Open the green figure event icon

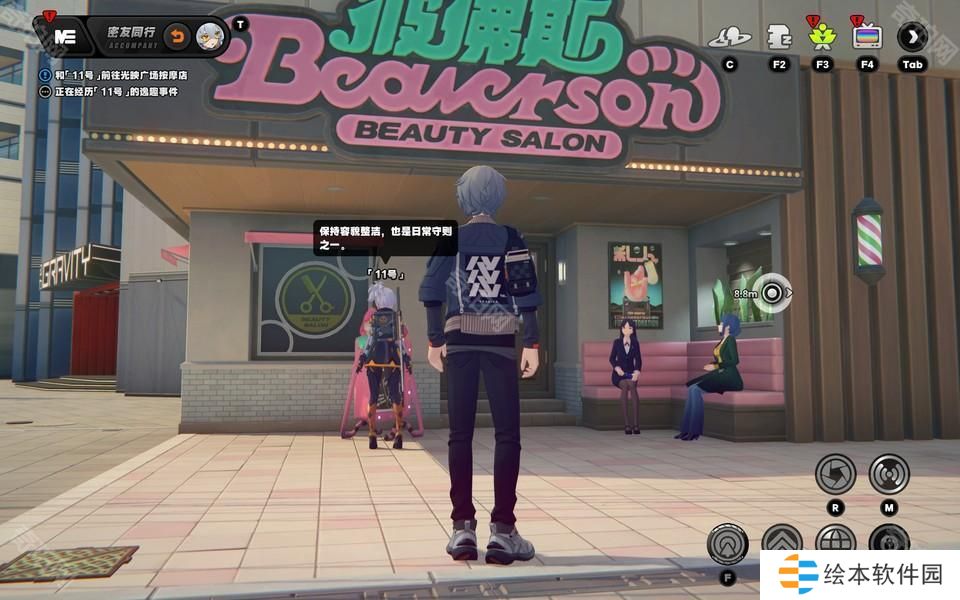point(823,38)
